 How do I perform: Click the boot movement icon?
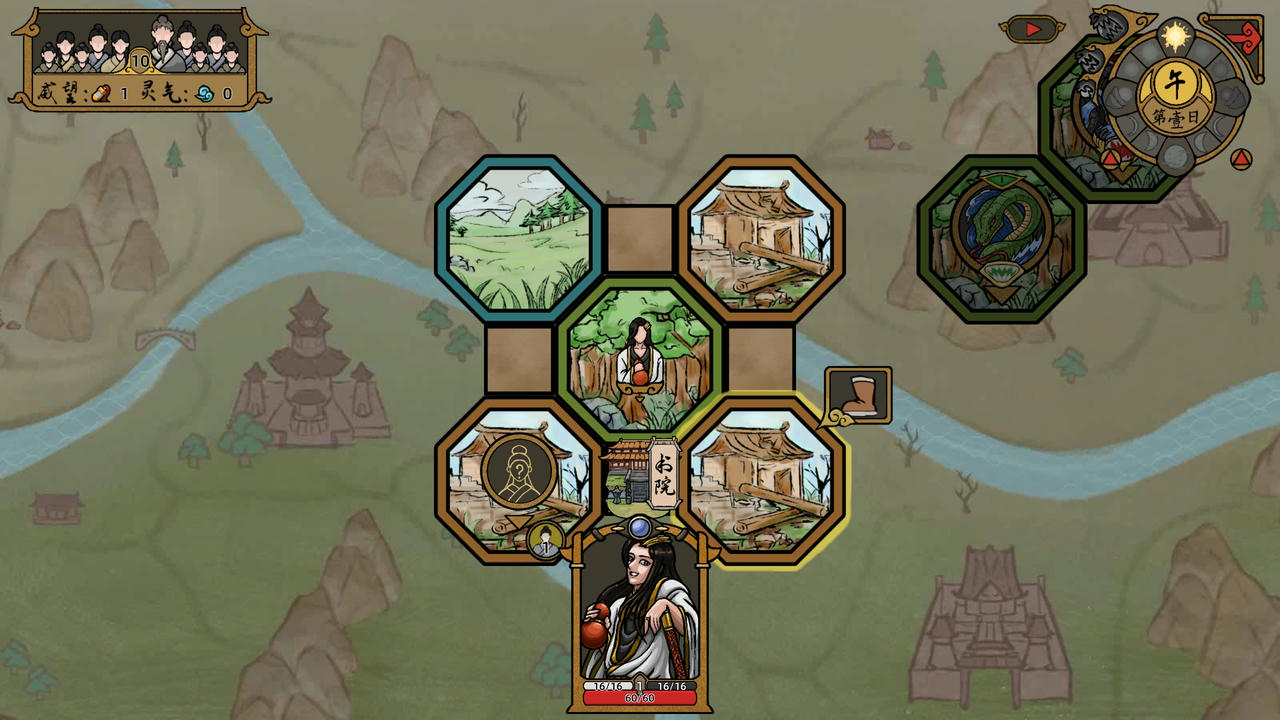click(x=858, y=396)
